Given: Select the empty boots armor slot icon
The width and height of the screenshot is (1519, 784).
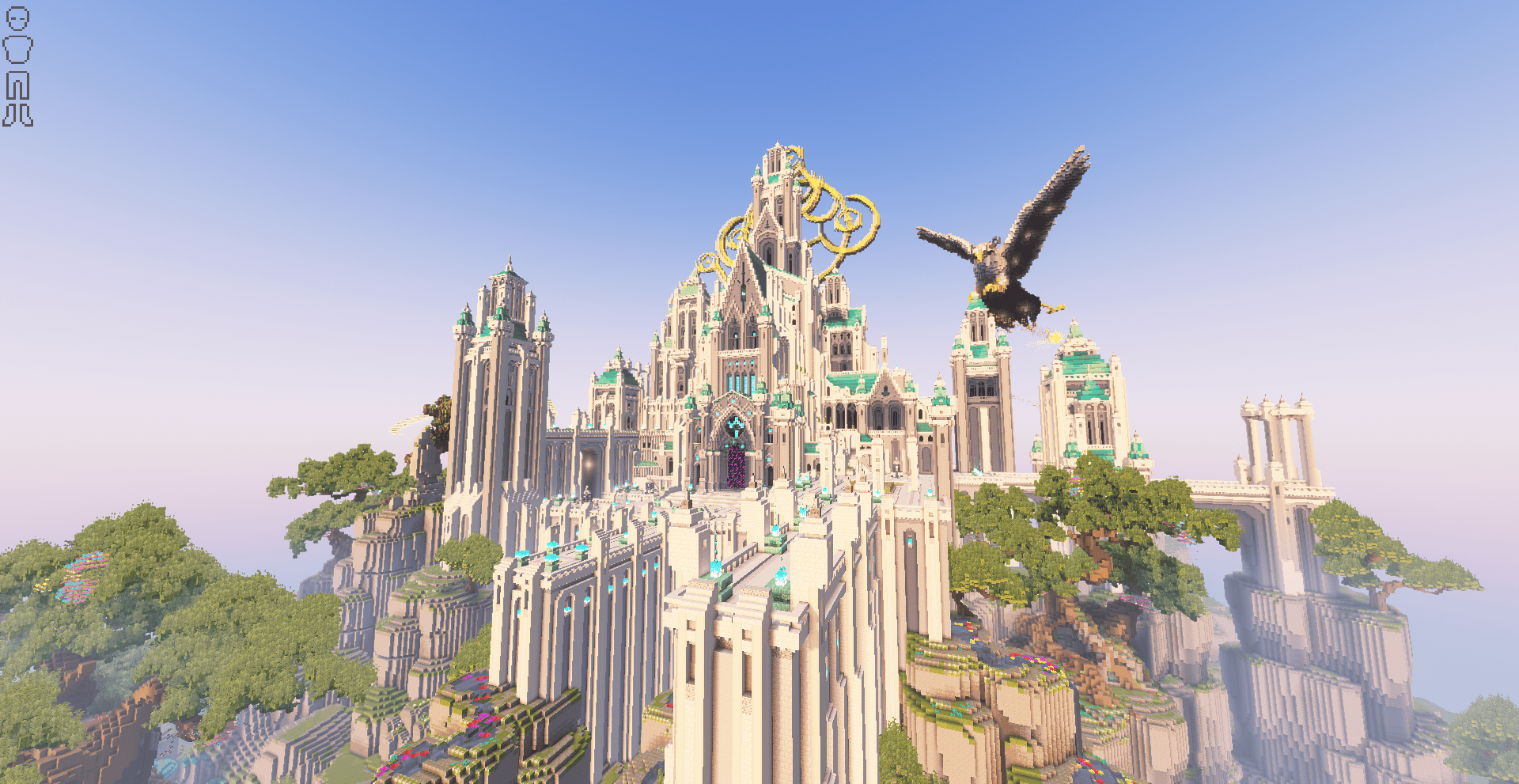Looking at the screenshot, I should coord(17,116).
